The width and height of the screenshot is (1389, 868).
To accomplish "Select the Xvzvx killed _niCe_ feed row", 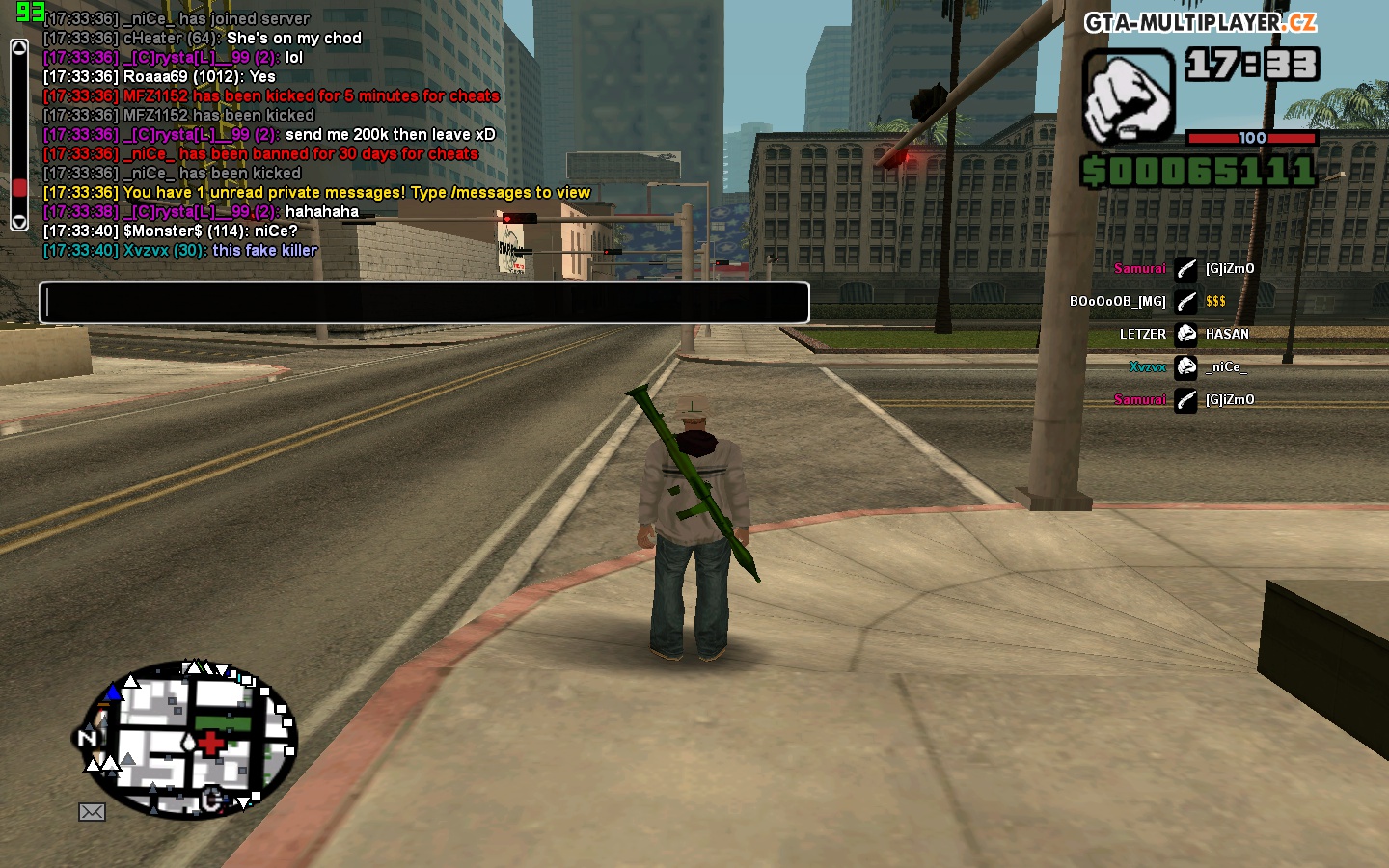I will 1186,367.
